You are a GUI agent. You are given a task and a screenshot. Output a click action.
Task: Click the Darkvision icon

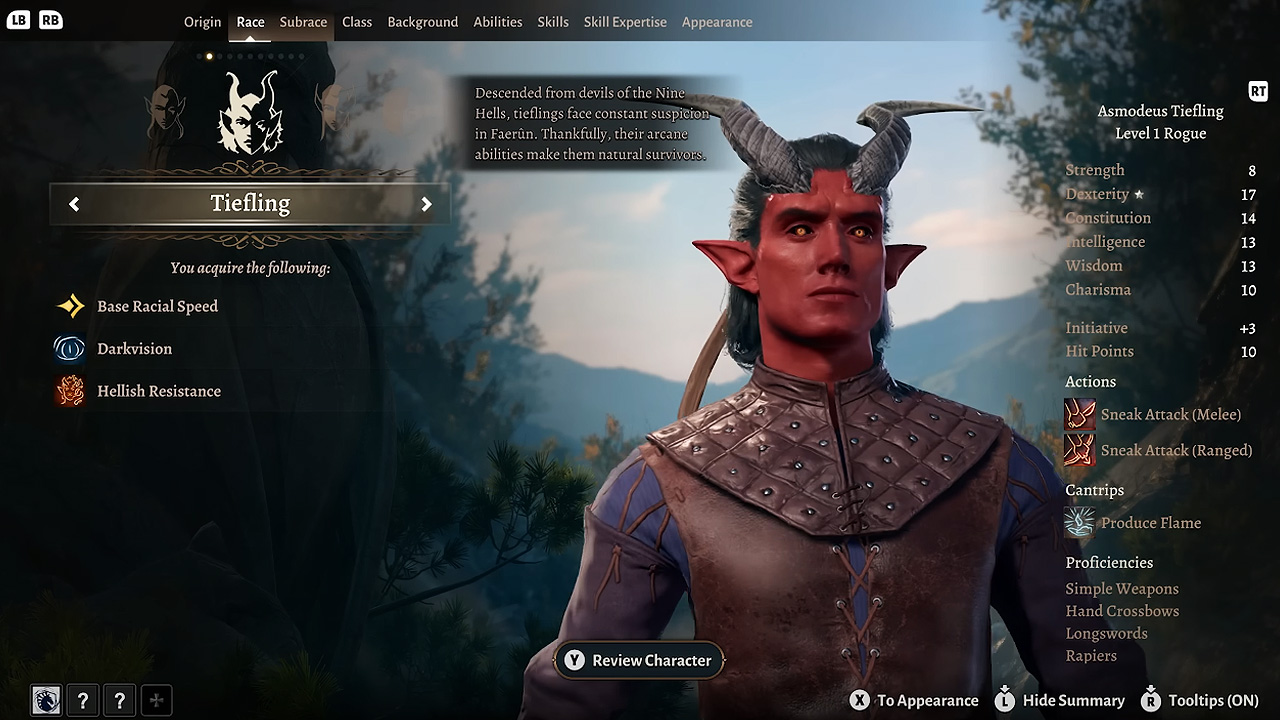(x=69, y=348)
